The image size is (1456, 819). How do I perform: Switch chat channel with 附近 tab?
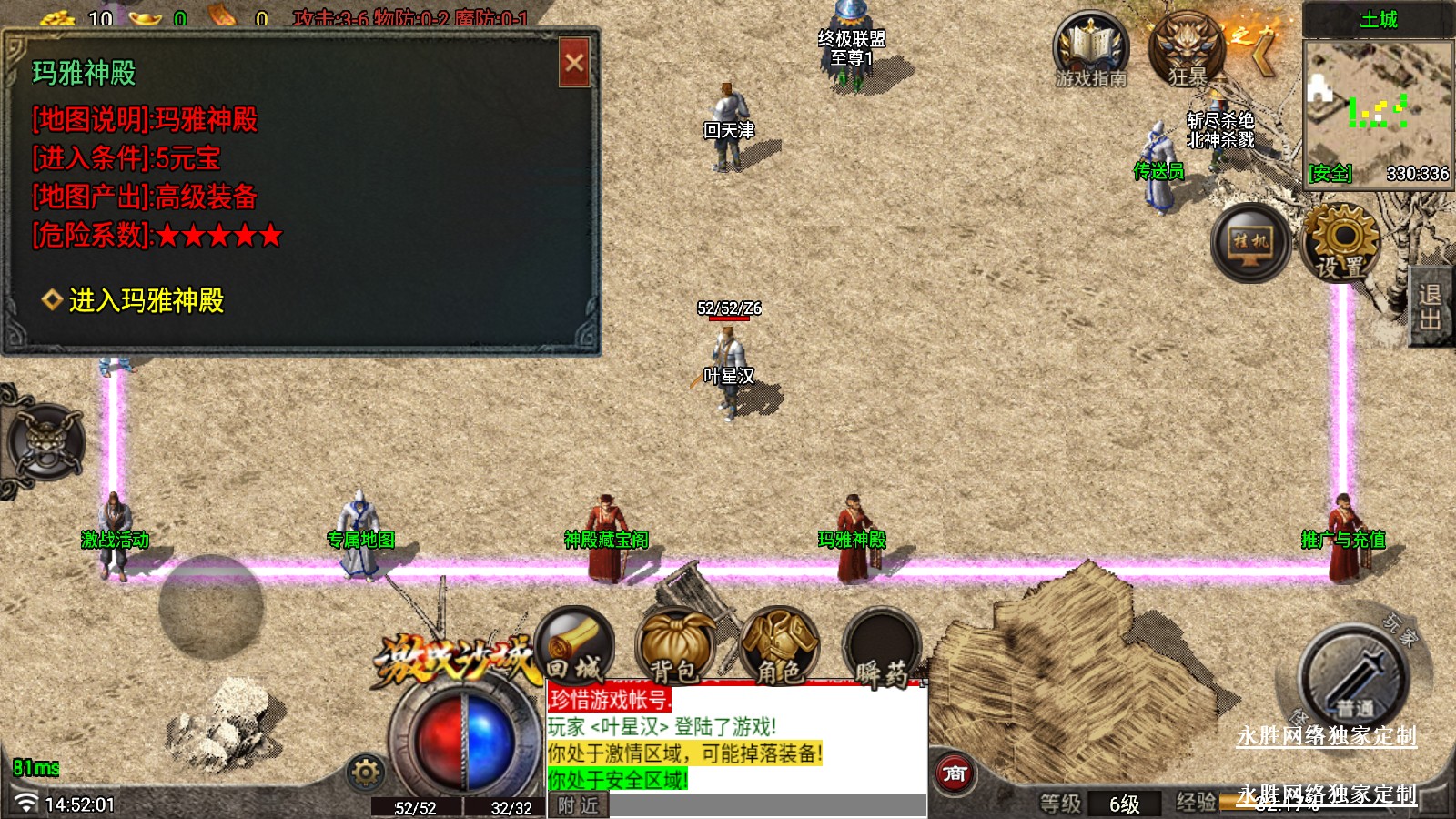click(578, 805)
